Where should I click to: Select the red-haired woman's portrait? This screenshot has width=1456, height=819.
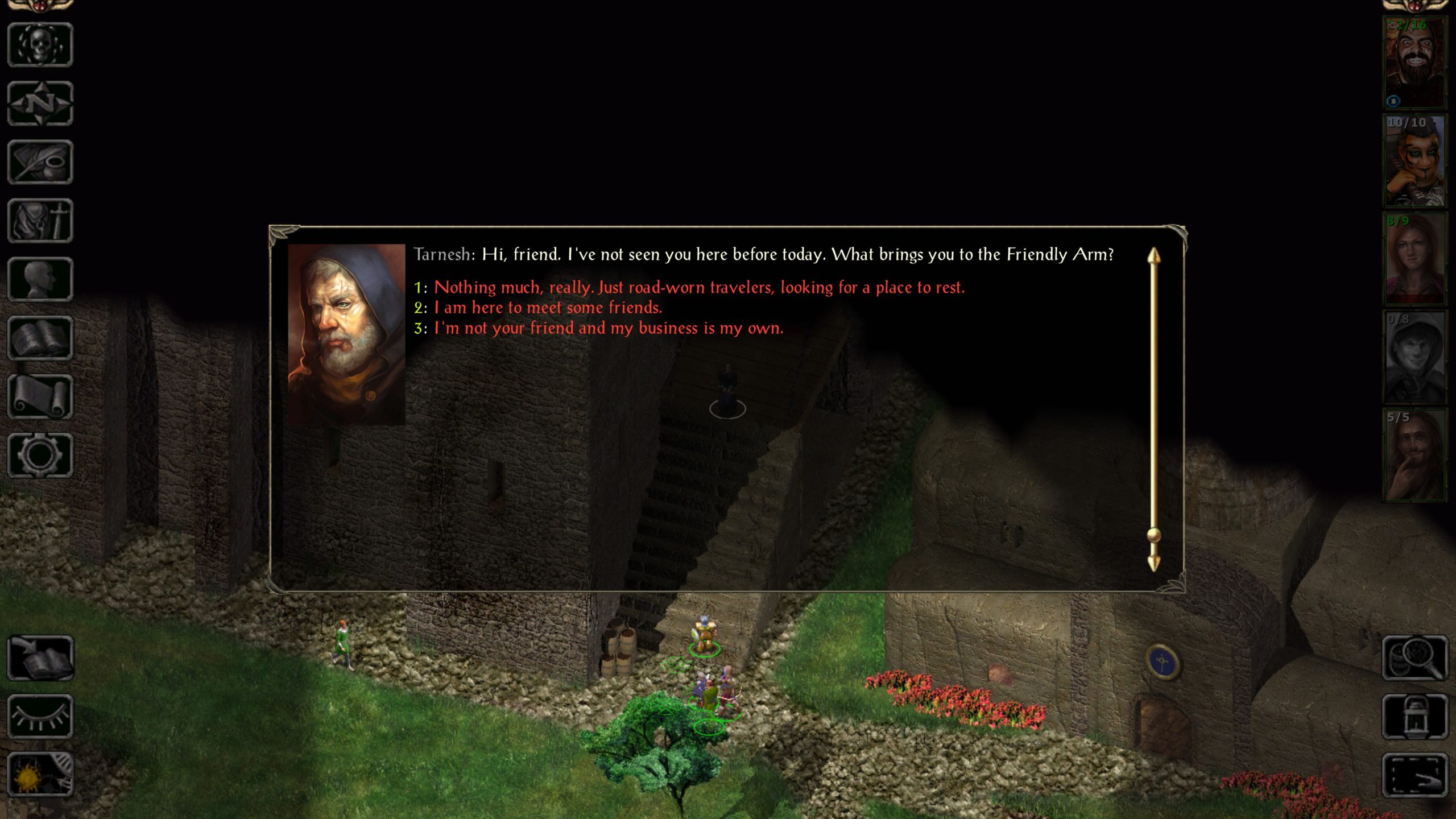1414,259
